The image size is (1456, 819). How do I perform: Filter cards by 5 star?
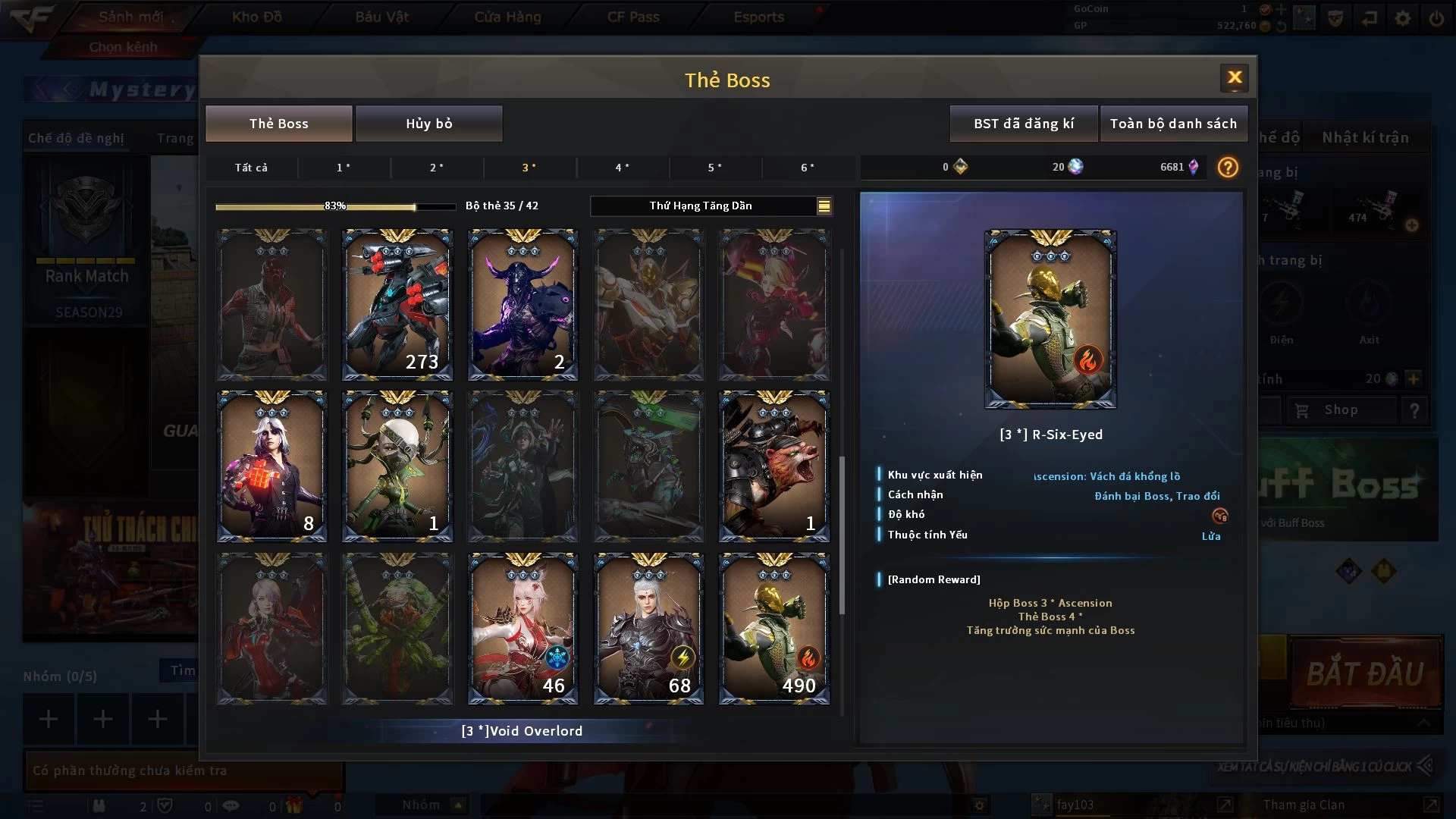(x=714, y=168)
